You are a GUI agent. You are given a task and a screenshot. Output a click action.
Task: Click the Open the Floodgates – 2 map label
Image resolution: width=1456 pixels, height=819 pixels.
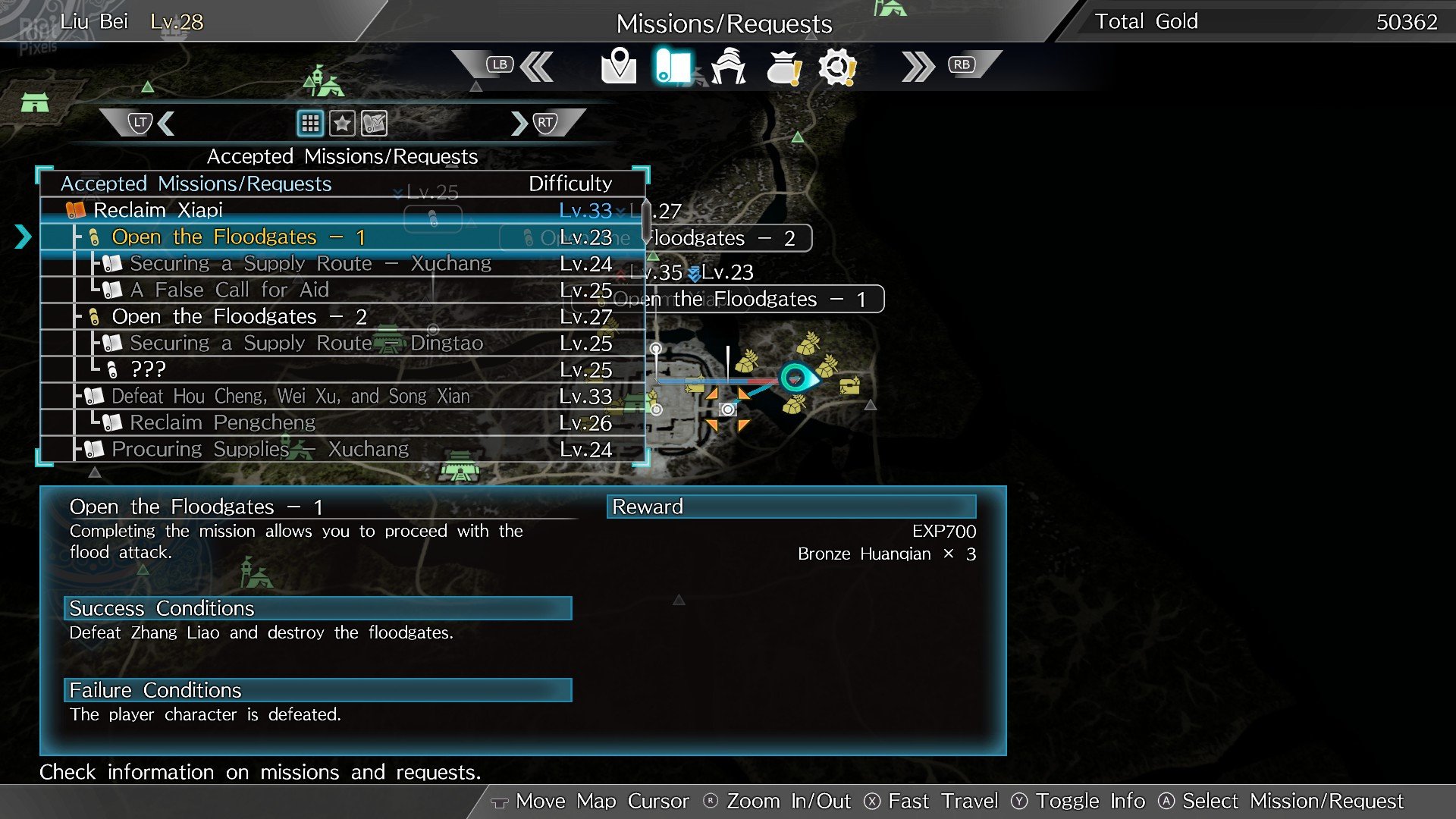728,238
